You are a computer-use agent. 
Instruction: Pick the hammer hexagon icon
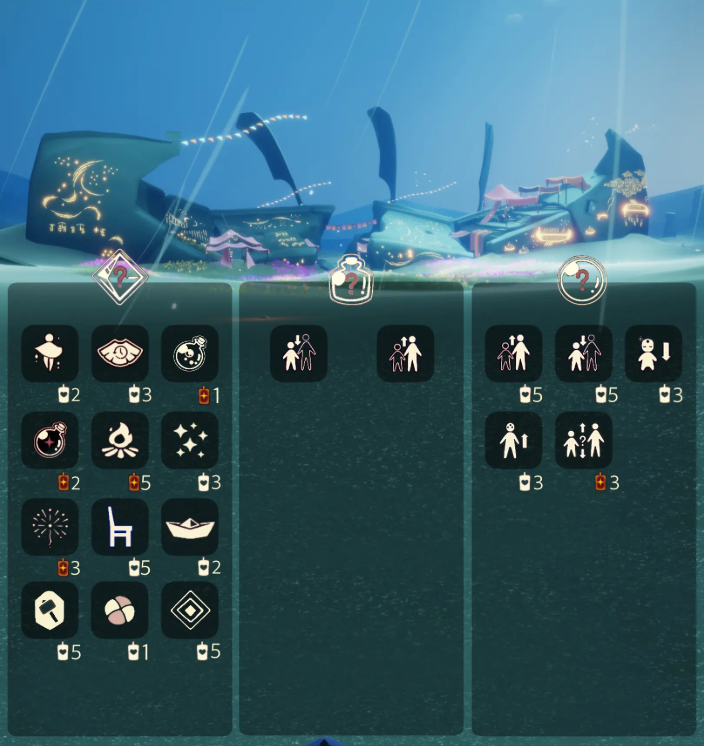[x=50, y=610]
